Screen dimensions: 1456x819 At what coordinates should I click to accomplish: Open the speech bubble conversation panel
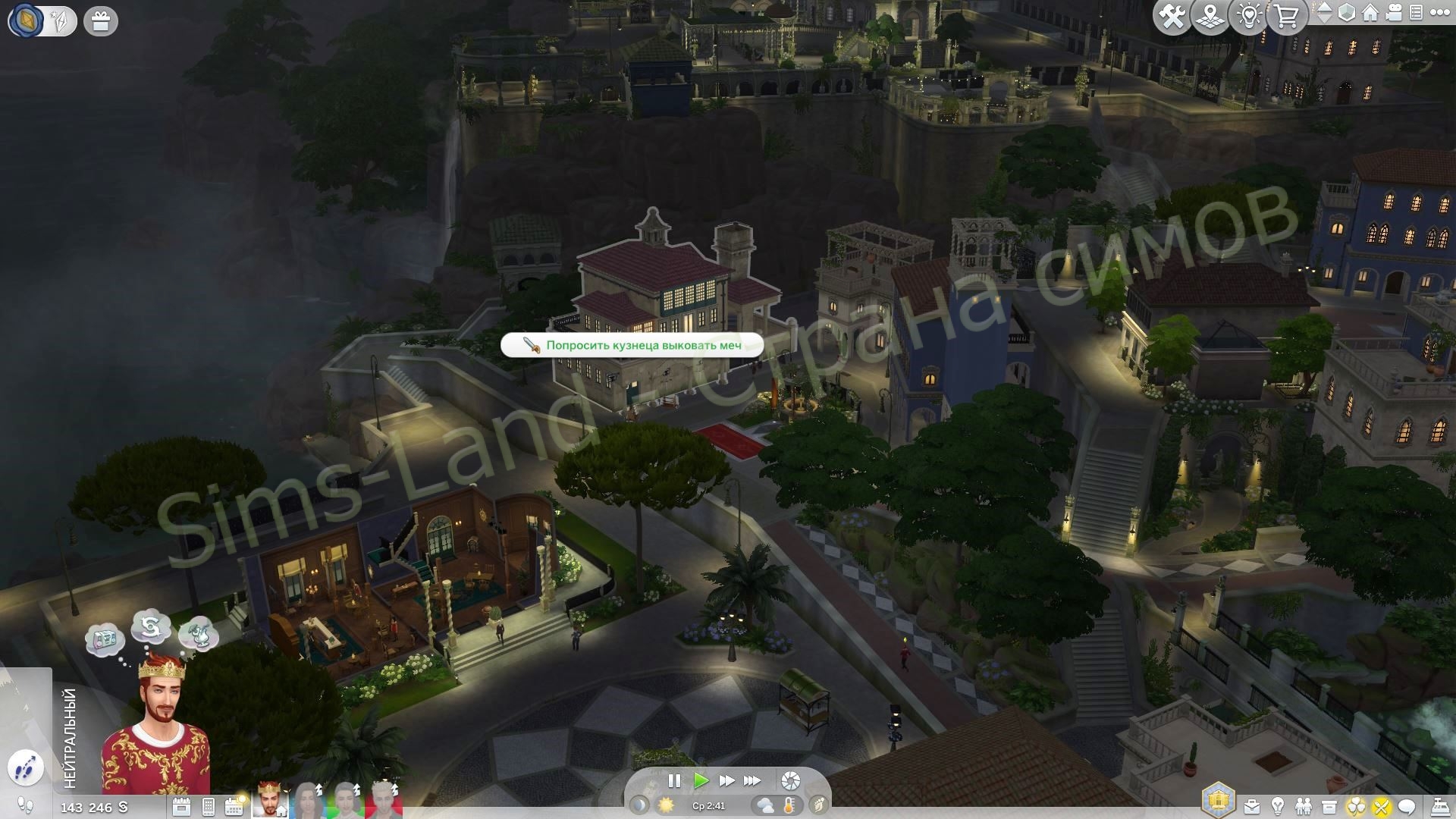(1407, 806)
